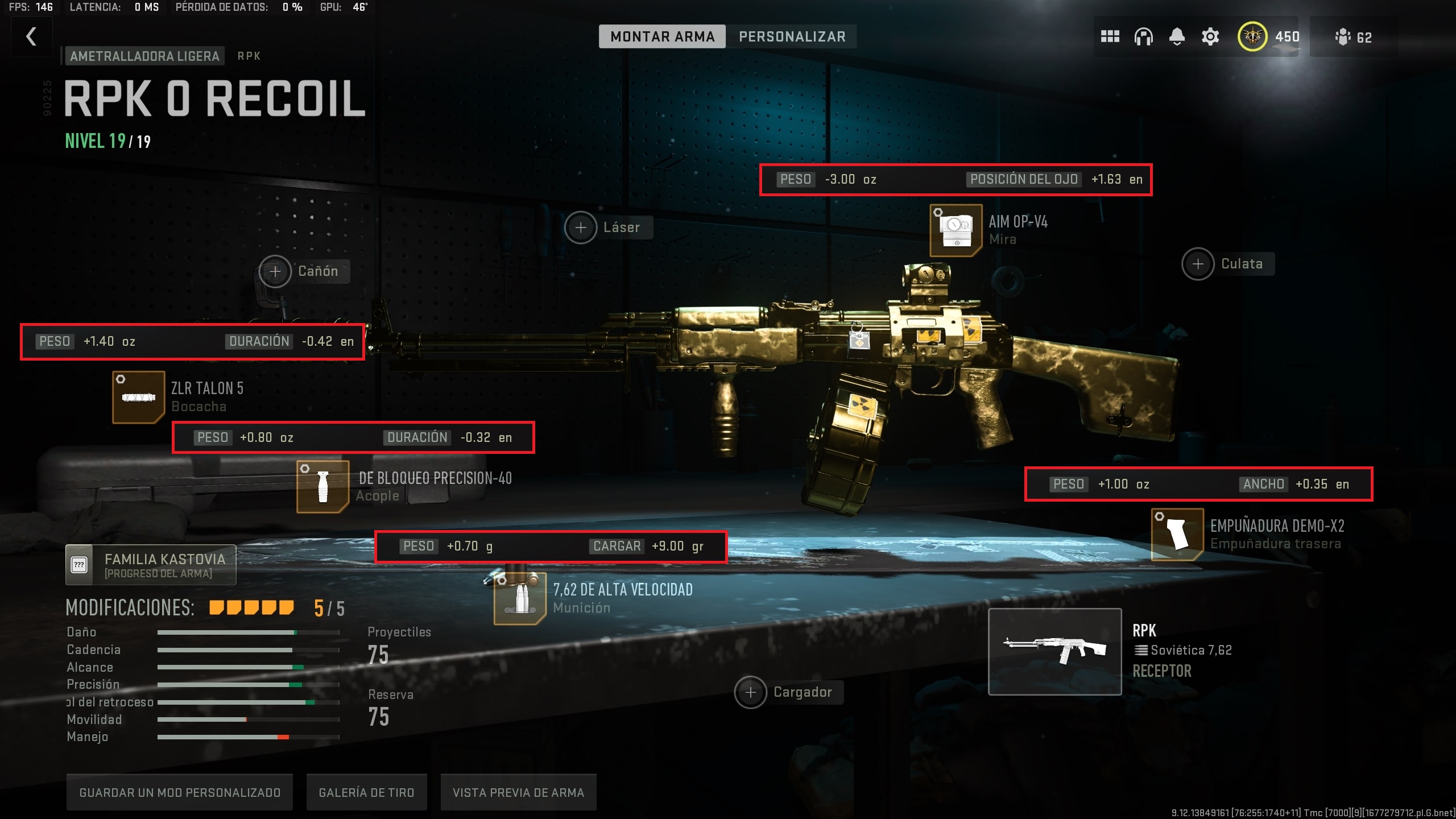
Task: Click Guardar Un Mod Personalizado
Action: [180, 792]
